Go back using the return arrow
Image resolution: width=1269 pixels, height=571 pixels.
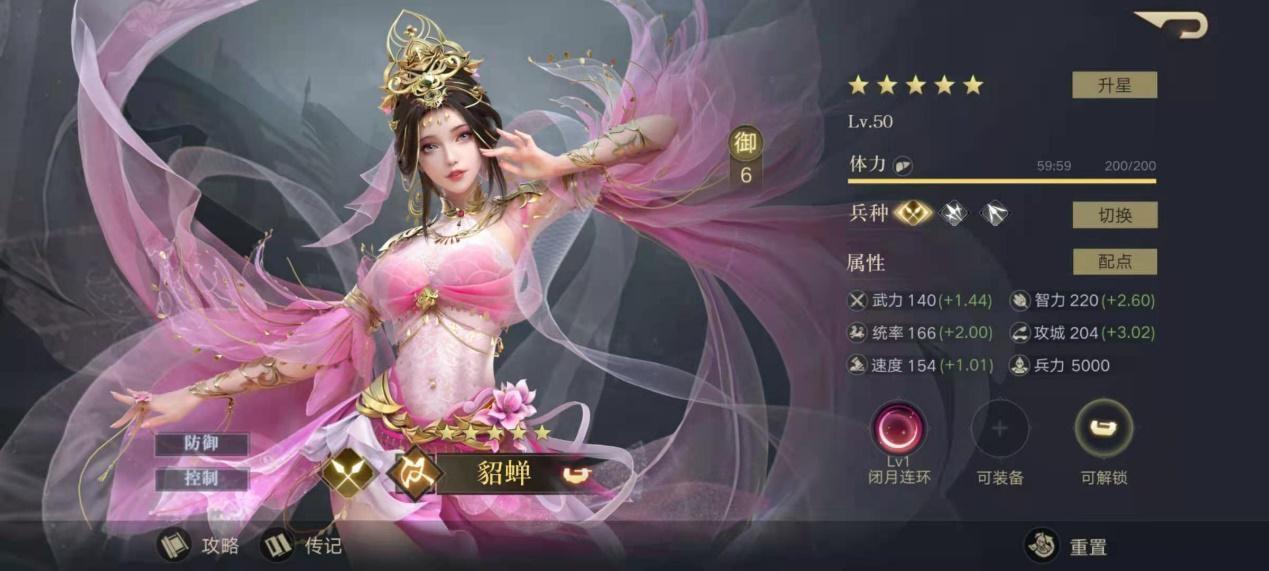pyautogui.click(x=1174, y=24)
